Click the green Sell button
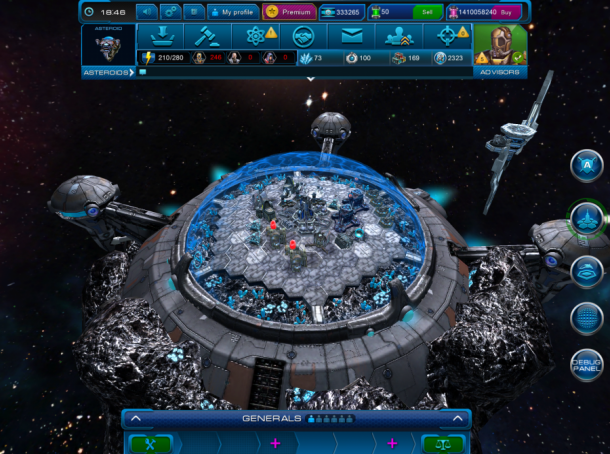The height and width of the screenshot is (454, 610). pyautogui.click(x=427, y=12)
